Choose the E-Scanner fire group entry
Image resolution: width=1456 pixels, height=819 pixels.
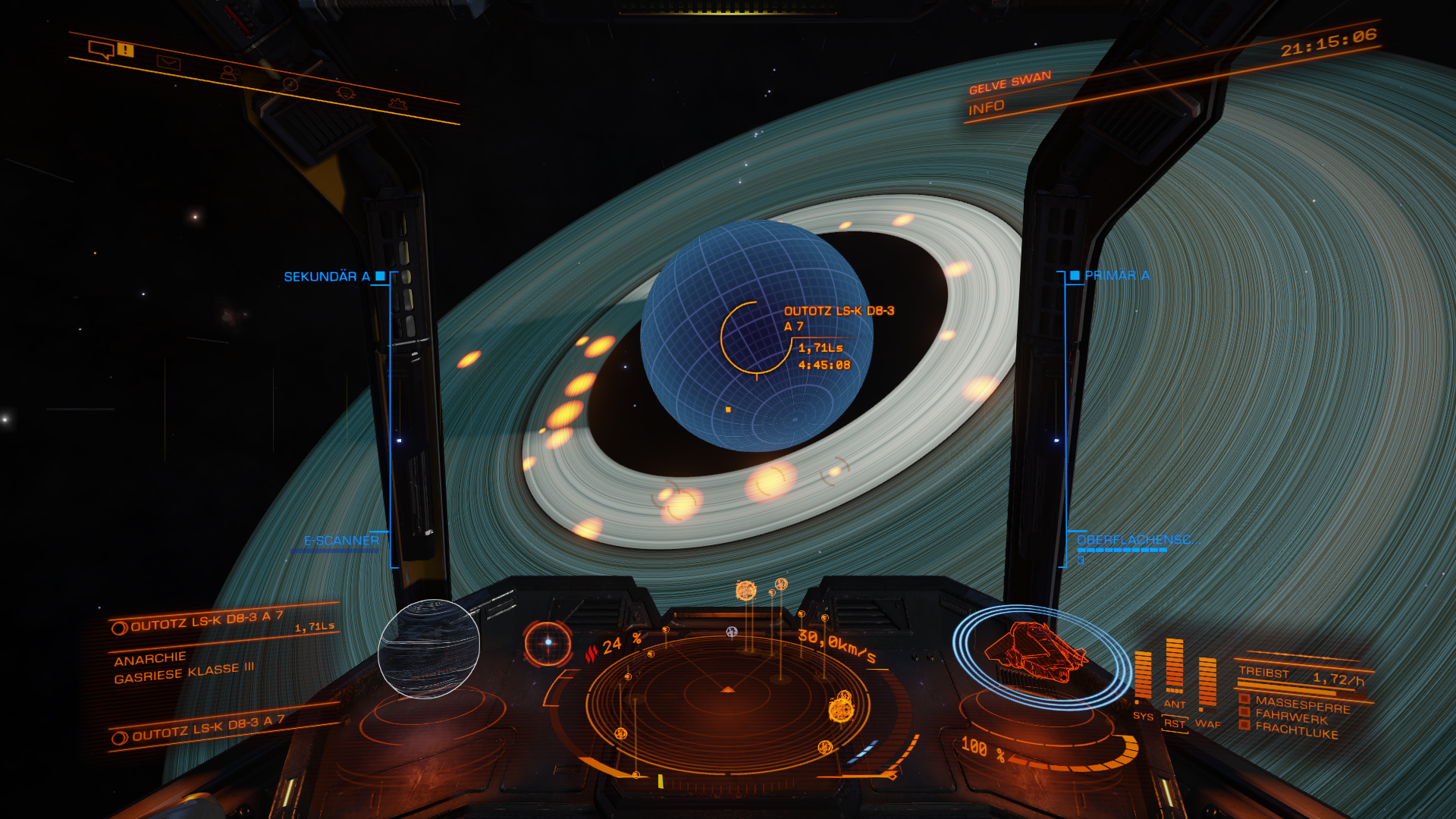(341, 541)
